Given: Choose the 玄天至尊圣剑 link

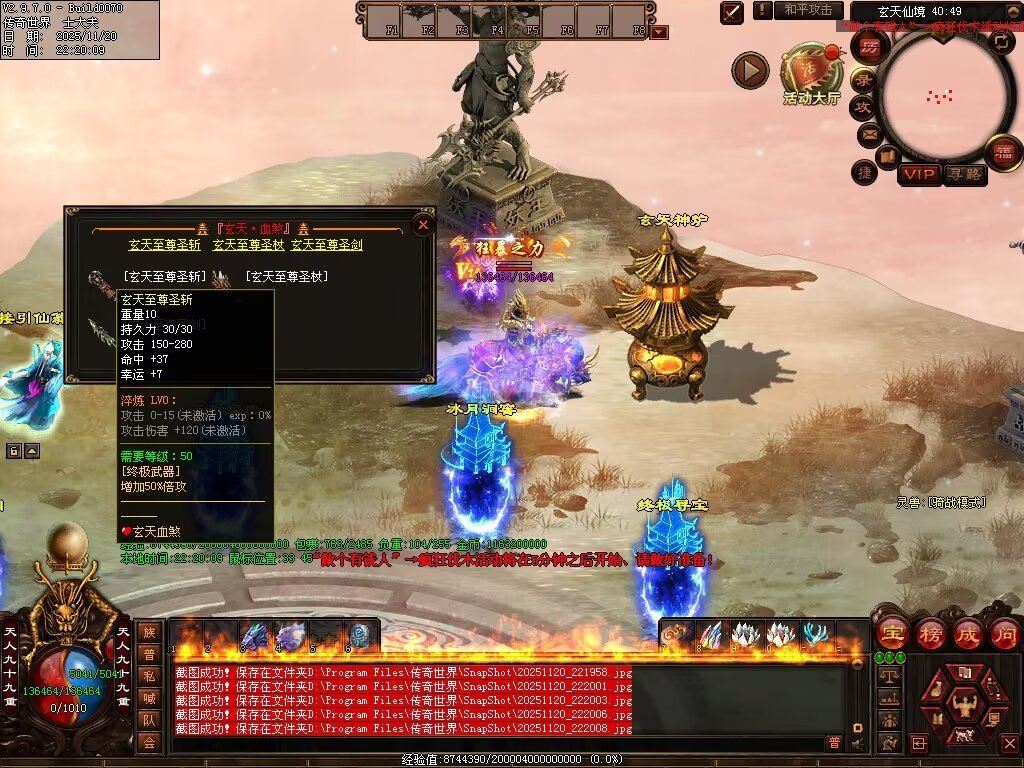Looking at the screenshot, I should pyautogui.click(x=326, y=244).
